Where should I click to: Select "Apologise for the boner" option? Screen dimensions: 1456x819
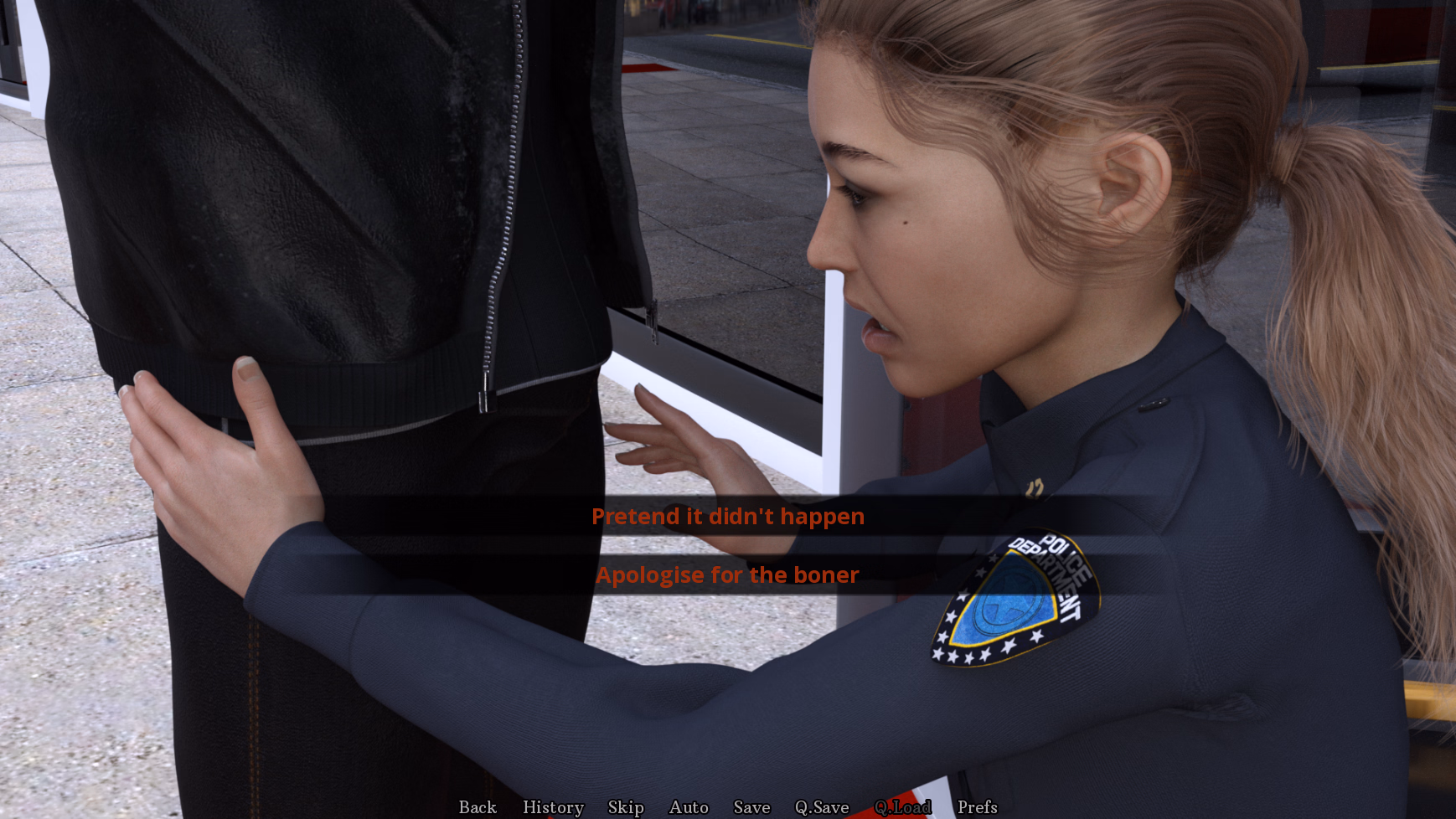click(x=727, y=575)
